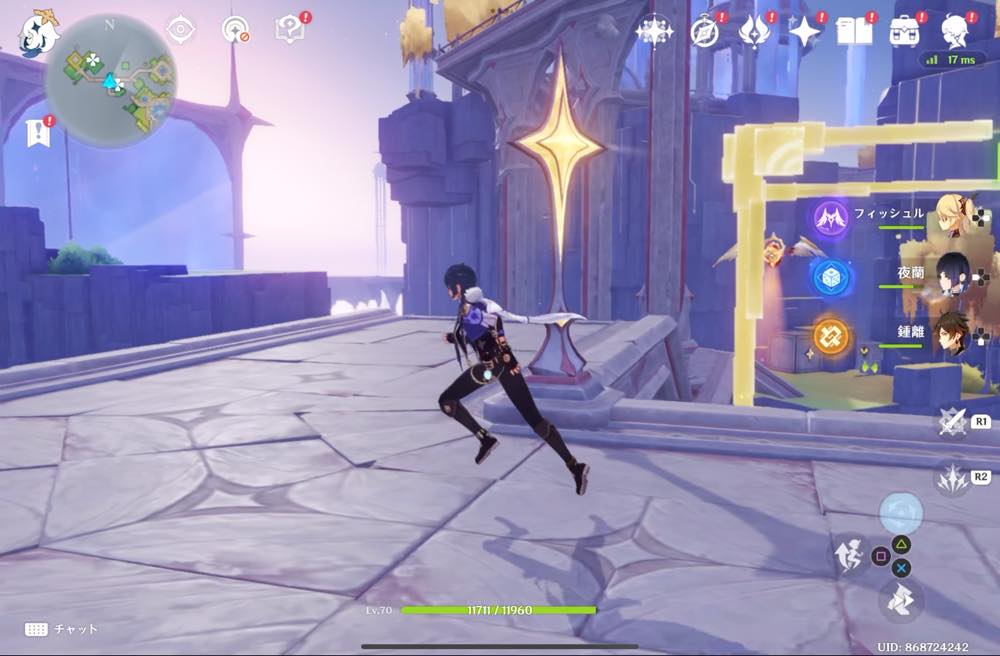The image size is (1000, 656).
Task: Open the character profile head icon
Action: pos(957,31)
